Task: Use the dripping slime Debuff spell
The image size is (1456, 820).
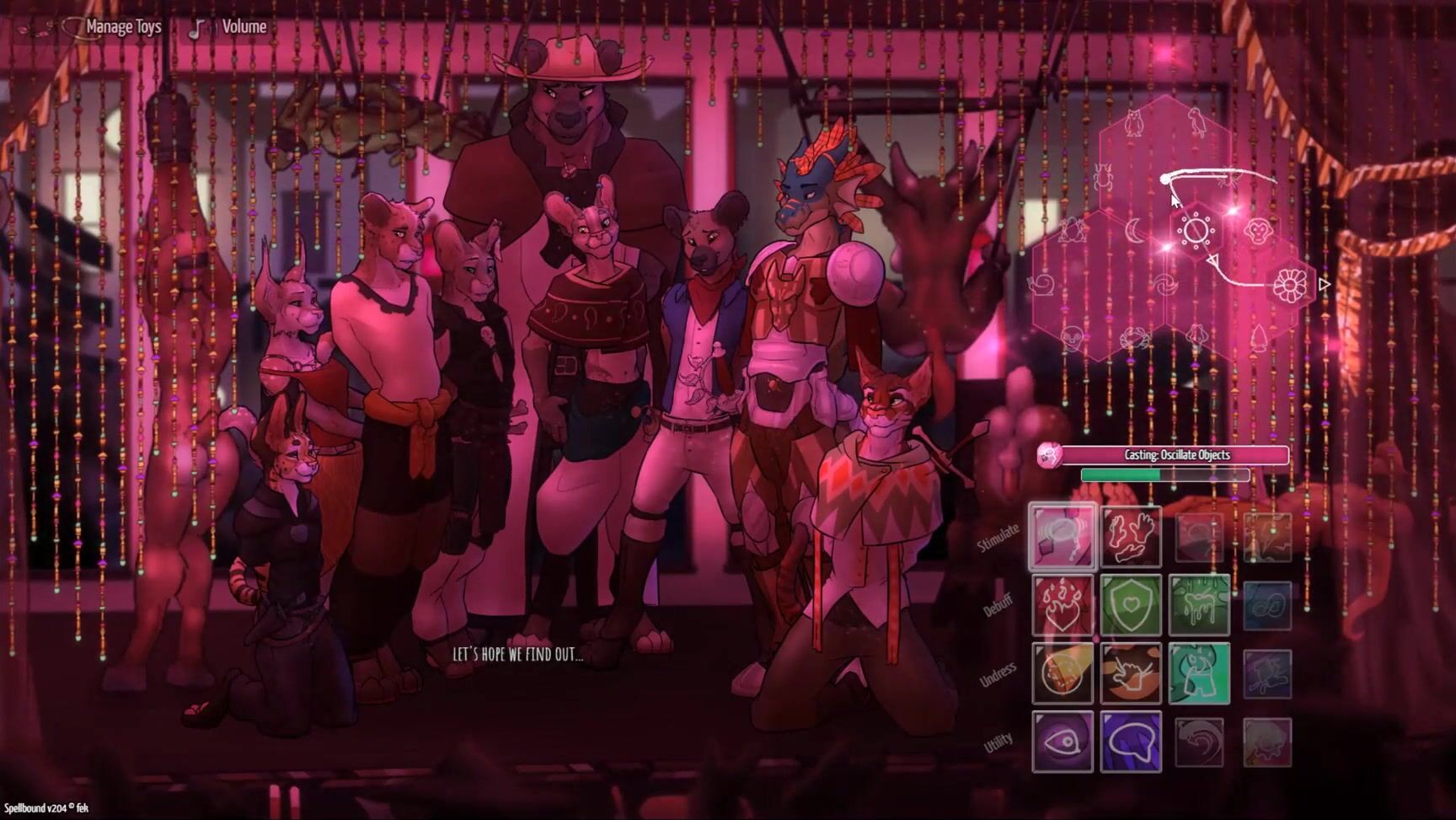Action: click(1199, 605)
